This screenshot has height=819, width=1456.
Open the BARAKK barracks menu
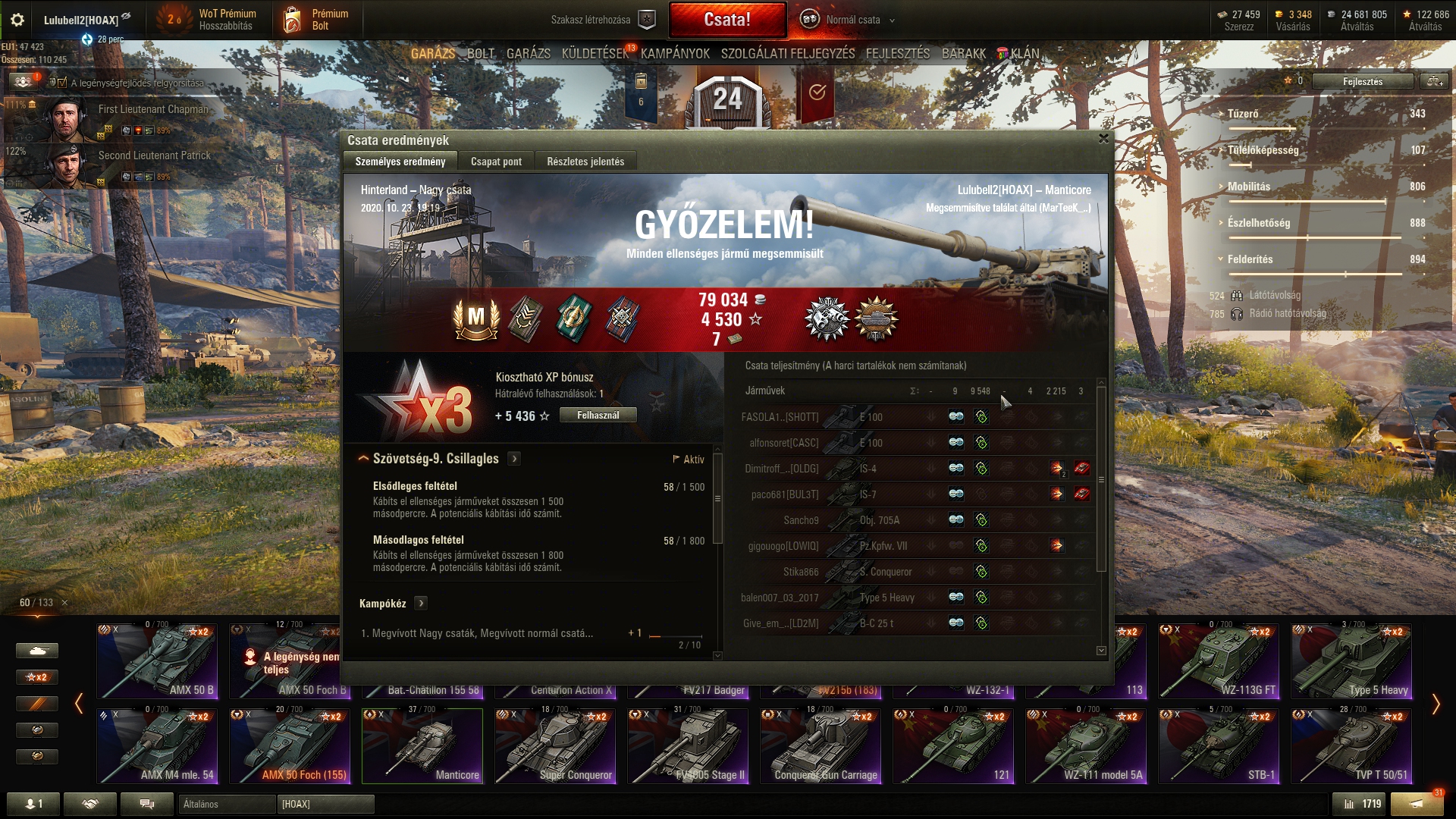click(964, 54)
